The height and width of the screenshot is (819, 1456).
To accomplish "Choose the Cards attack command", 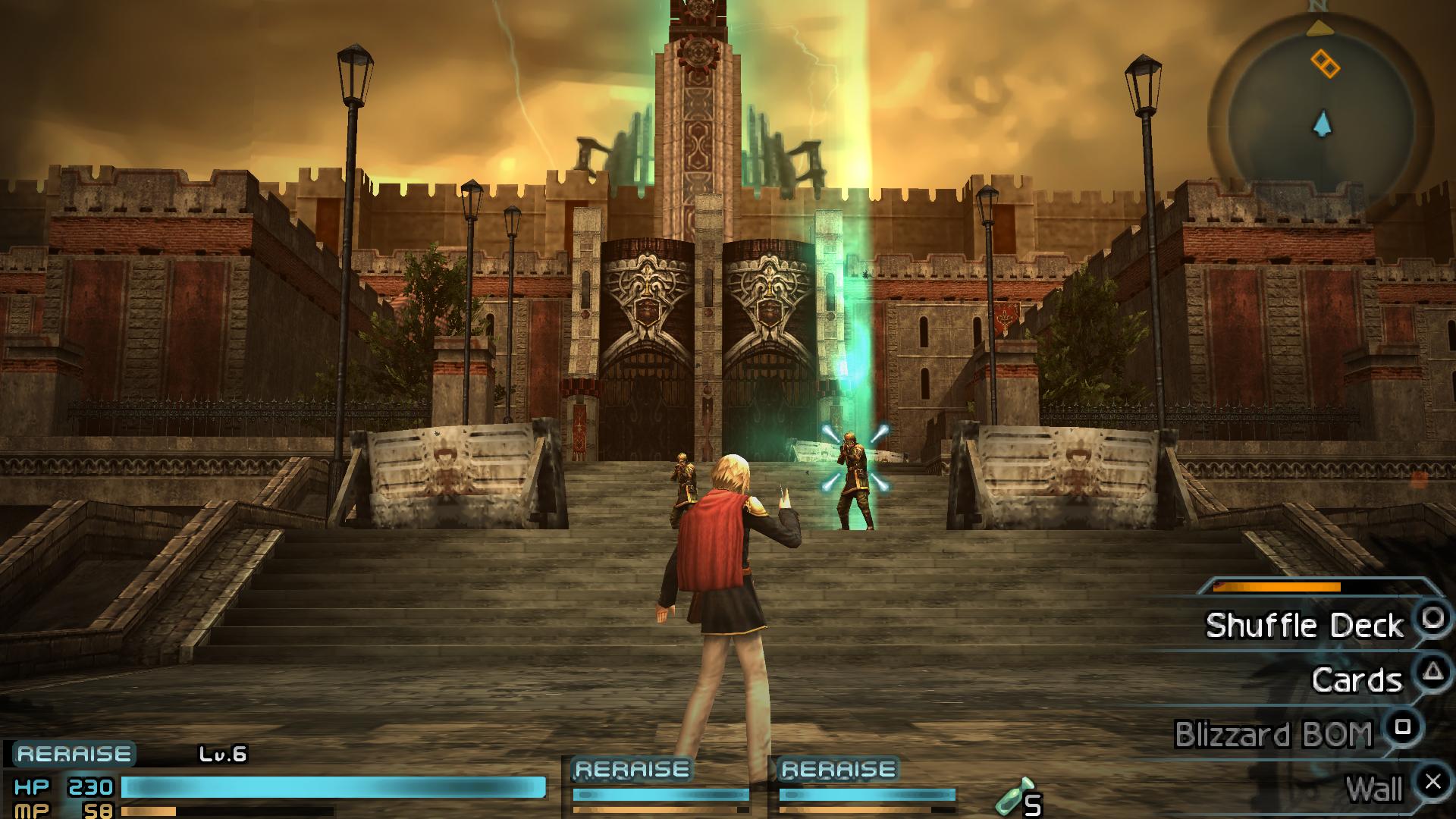I will coord(1357,679).
